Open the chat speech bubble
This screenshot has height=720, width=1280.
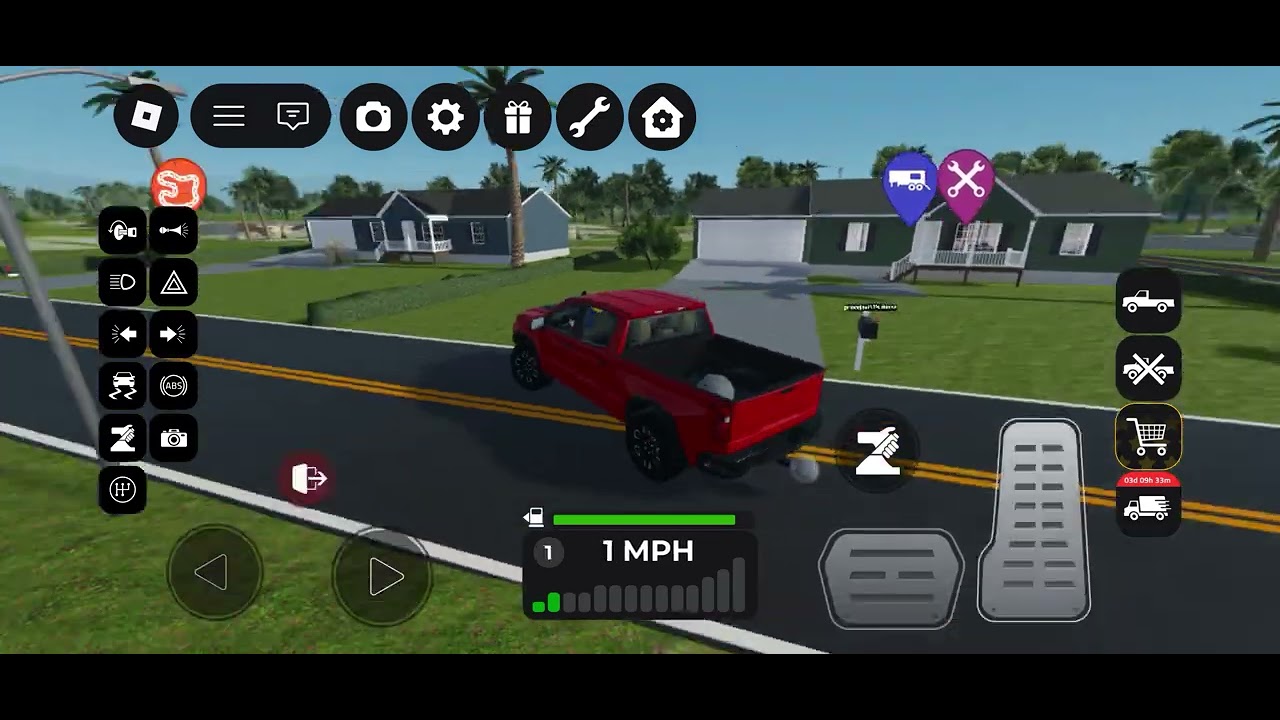point(293,117)
